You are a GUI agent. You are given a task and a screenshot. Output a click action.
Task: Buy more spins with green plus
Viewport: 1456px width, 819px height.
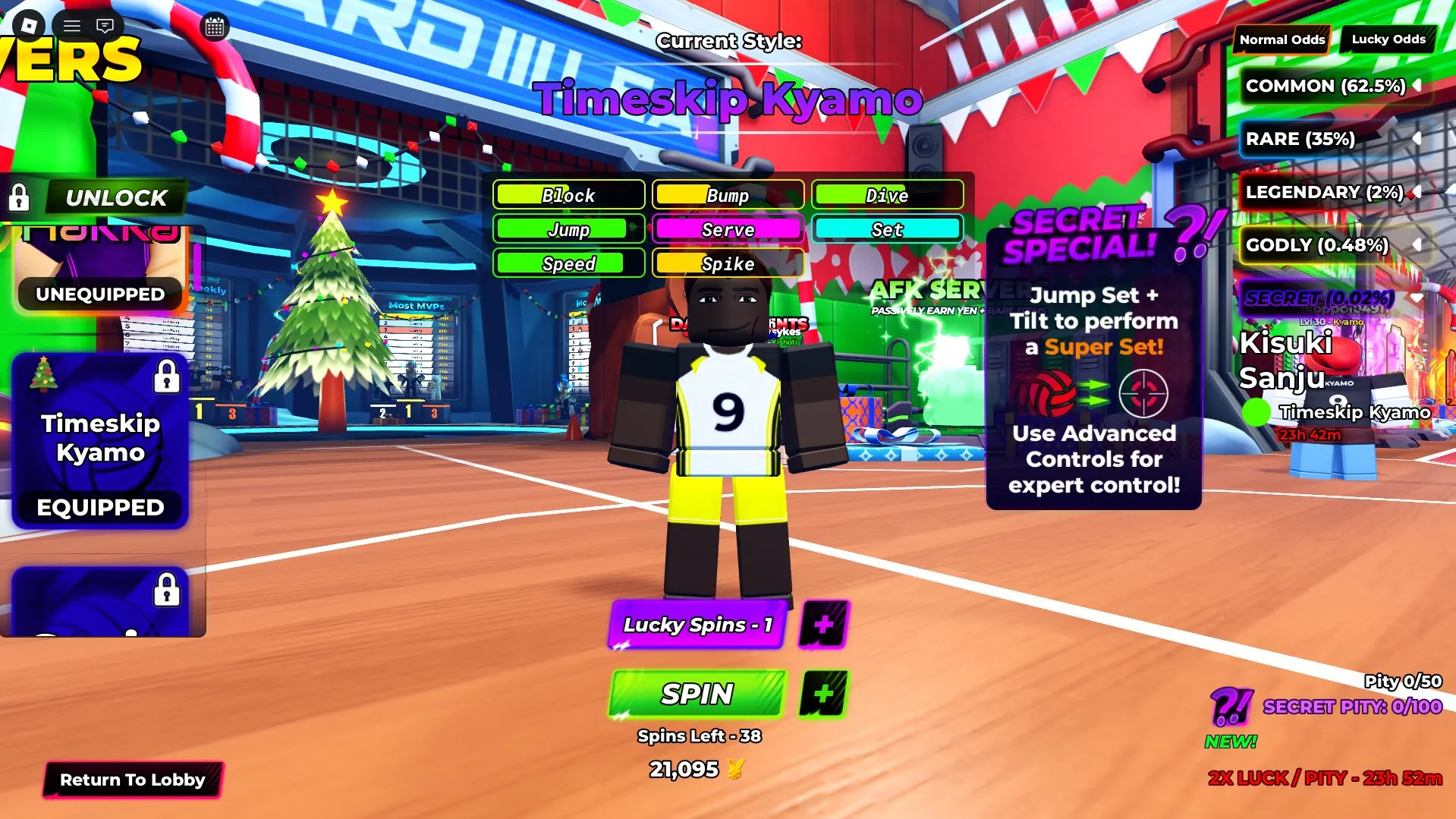pyautogui.click(x=823, y=694)
